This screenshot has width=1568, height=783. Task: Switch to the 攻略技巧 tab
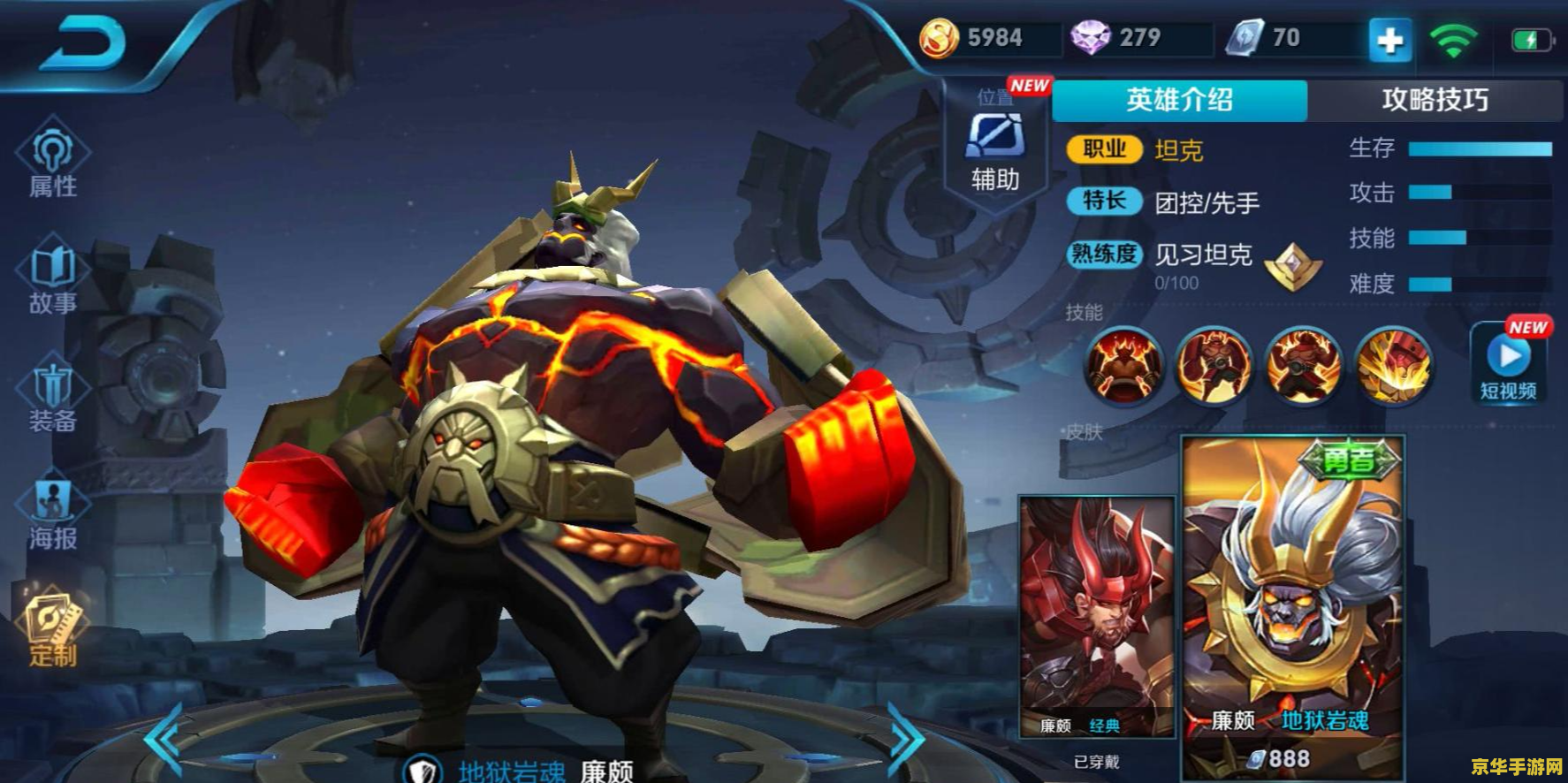click(x=1435, y=100)
